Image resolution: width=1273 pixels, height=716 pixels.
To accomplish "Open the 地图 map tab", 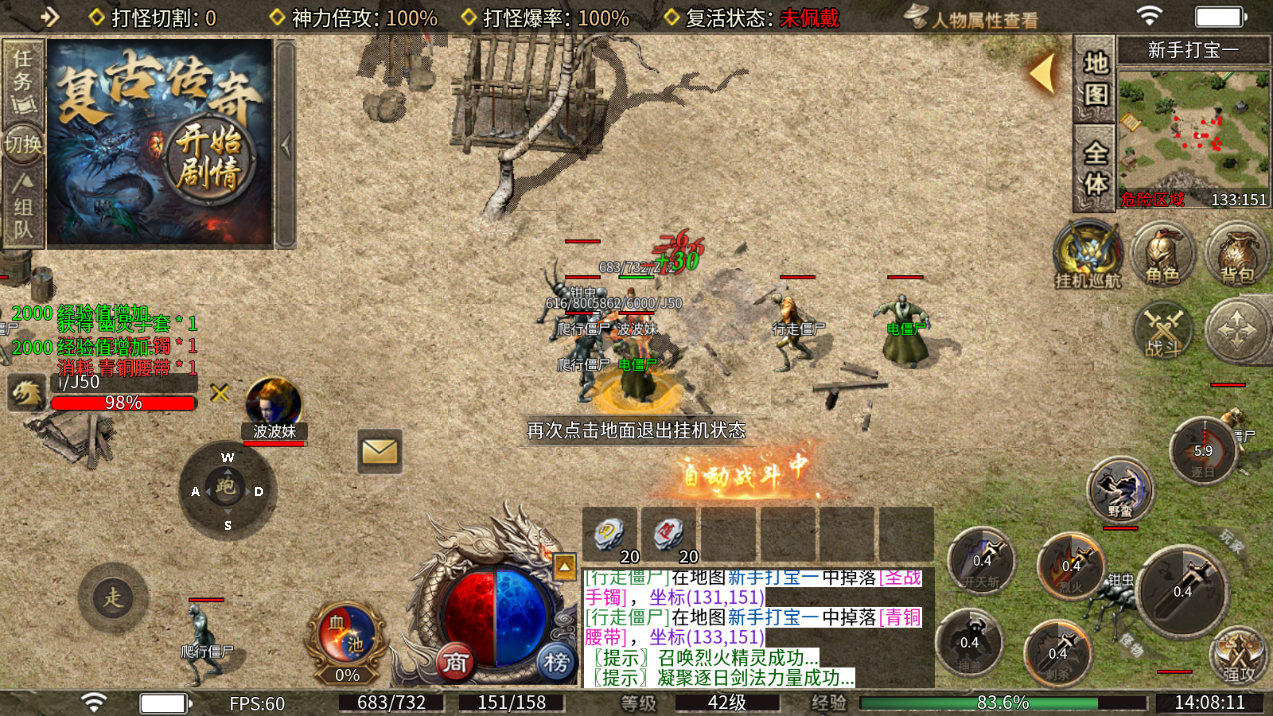I will [x=1095, y=79].
